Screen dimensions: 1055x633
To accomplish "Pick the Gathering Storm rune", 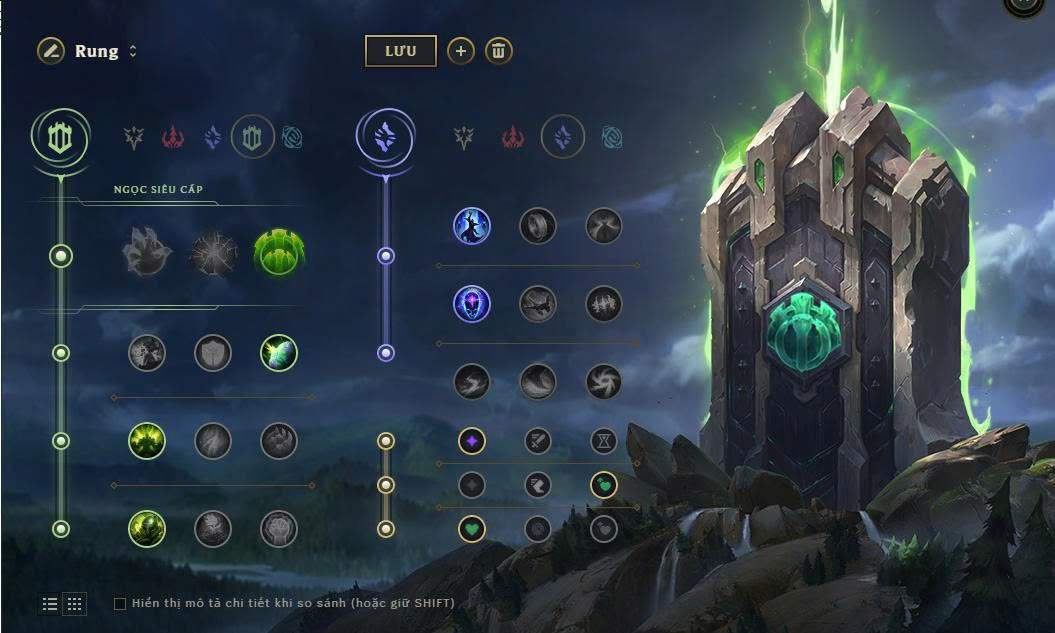I will point(603,381).
